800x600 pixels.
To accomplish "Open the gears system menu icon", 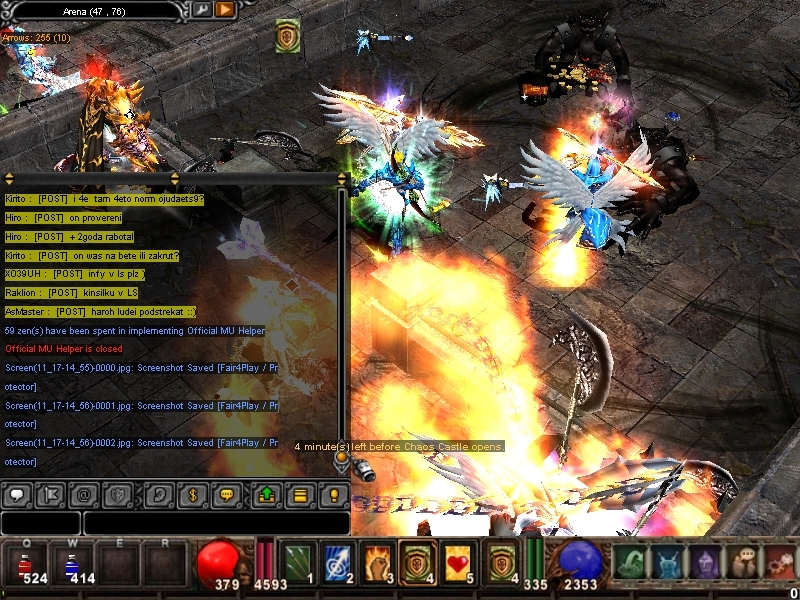I will click(779, 563).
